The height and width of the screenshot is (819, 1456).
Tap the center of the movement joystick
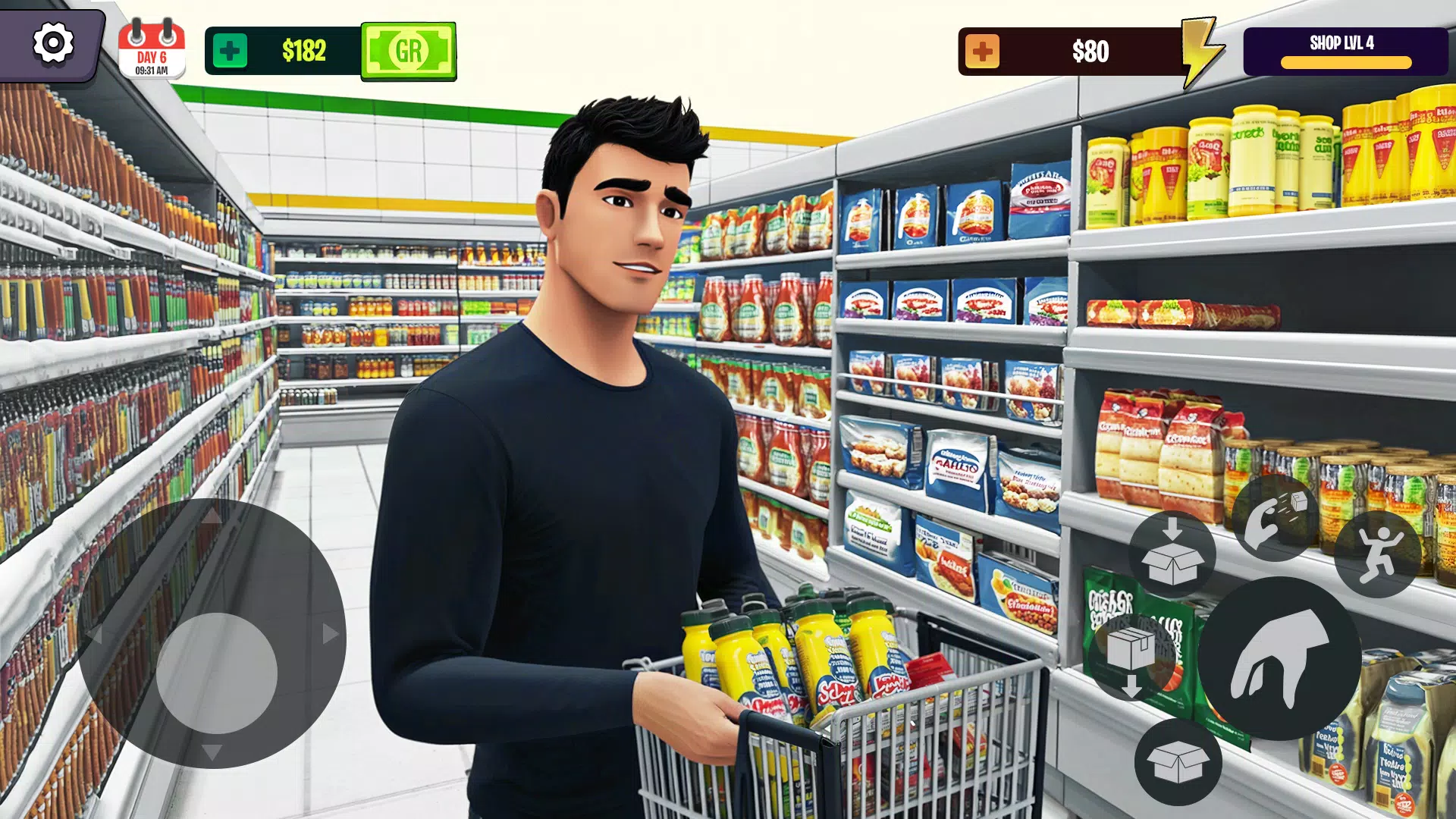pyautogui.click(x=218, y=671)
